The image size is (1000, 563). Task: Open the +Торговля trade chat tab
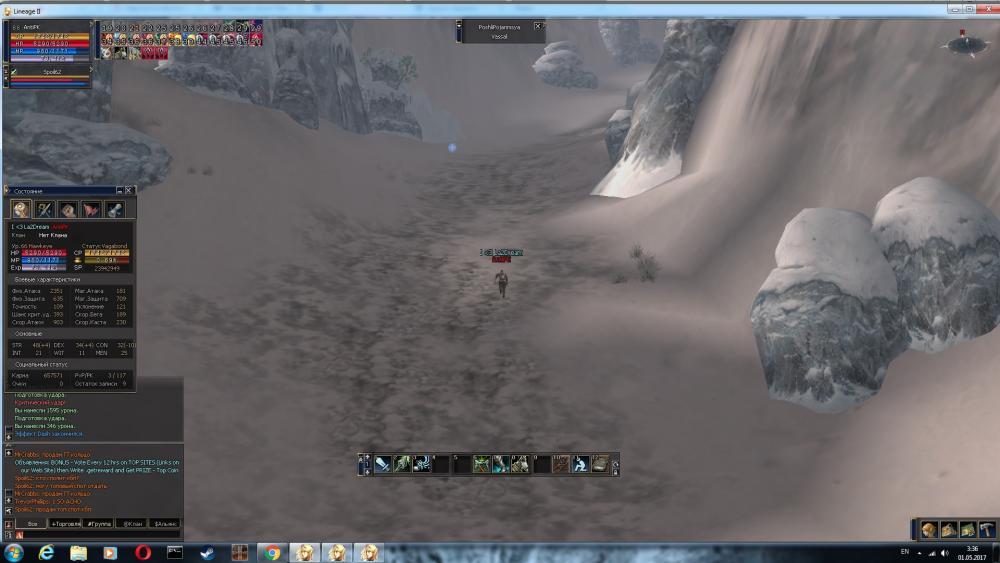67,523
